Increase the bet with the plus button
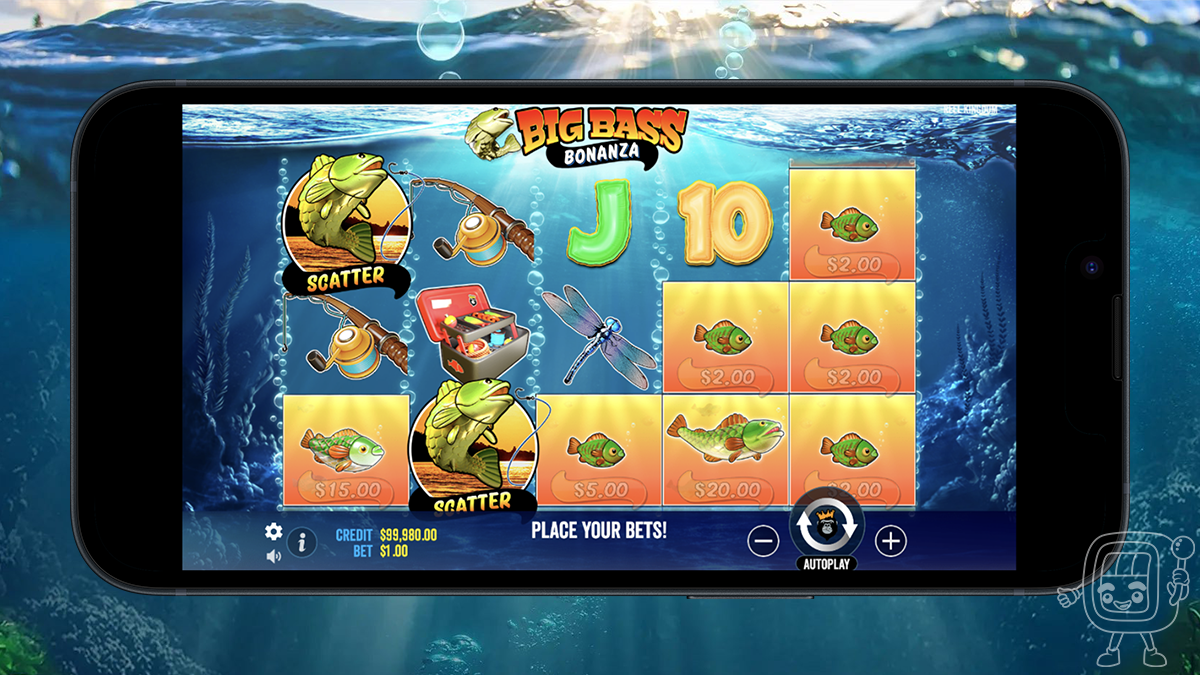The width and height of the screenshot is (1200, 675). 890,541
